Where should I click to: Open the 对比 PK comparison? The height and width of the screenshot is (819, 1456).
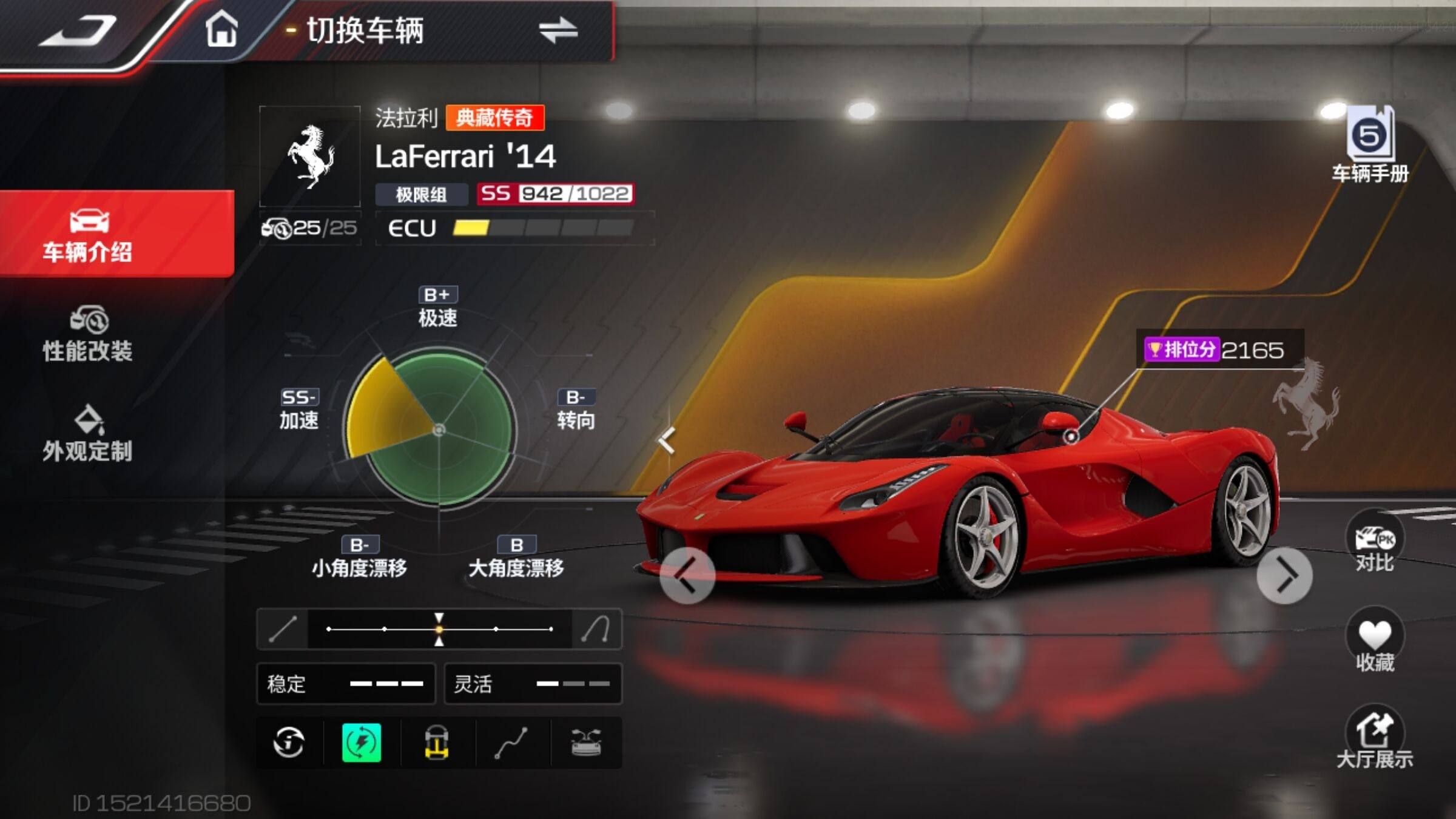pos(1375,542)
